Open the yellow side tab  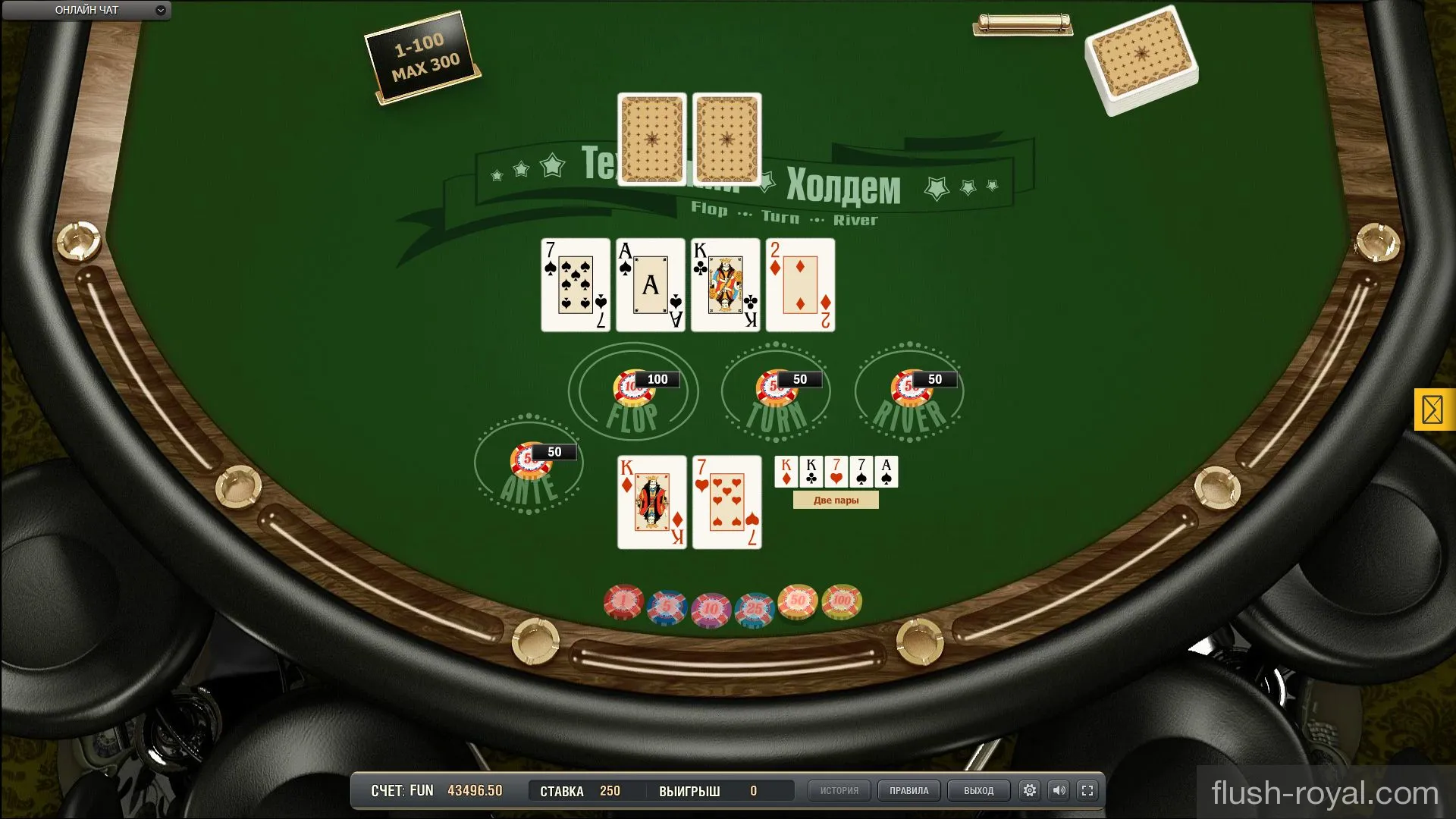[x=1432, y=410]
